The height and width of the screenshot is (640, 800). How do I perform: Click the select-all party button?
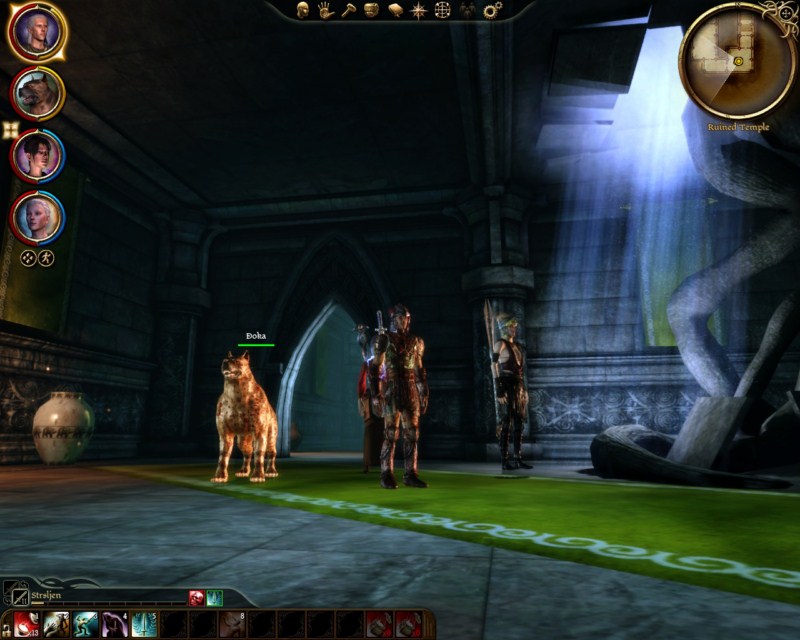pyautogui.click(x=28, y=257)
